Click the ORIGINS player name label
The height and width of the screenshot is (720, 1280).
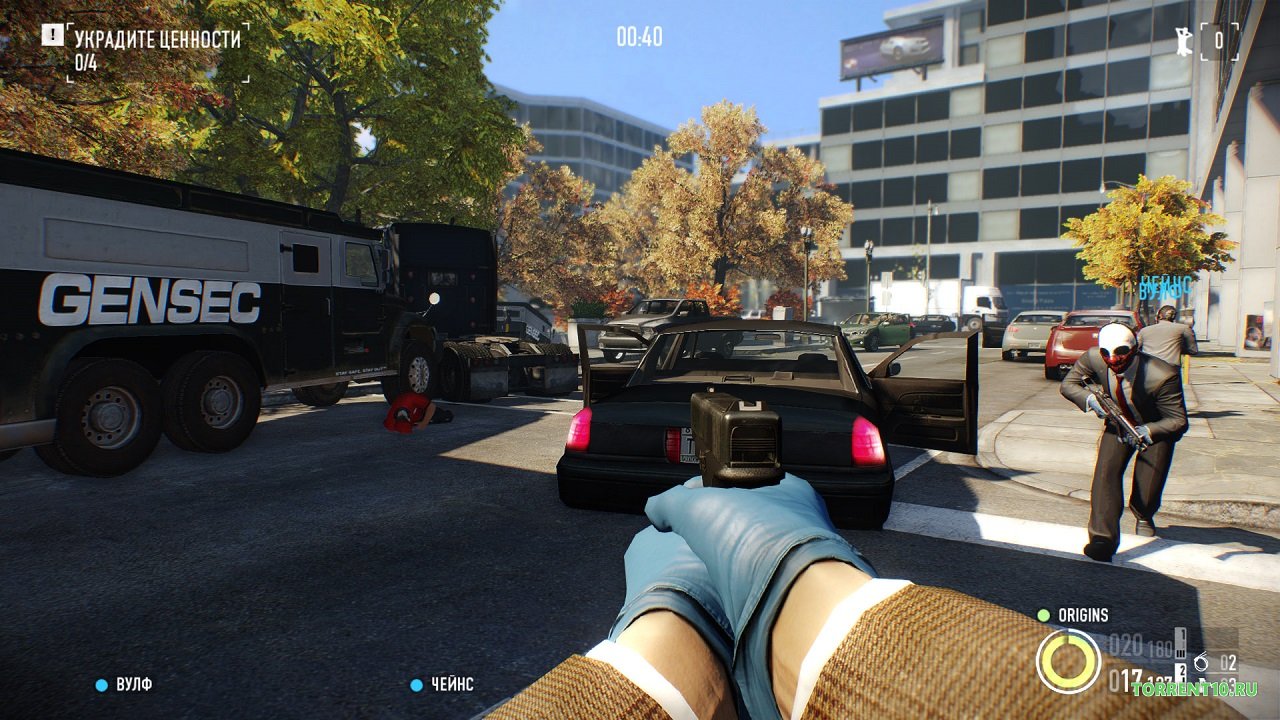point(1083,615)
